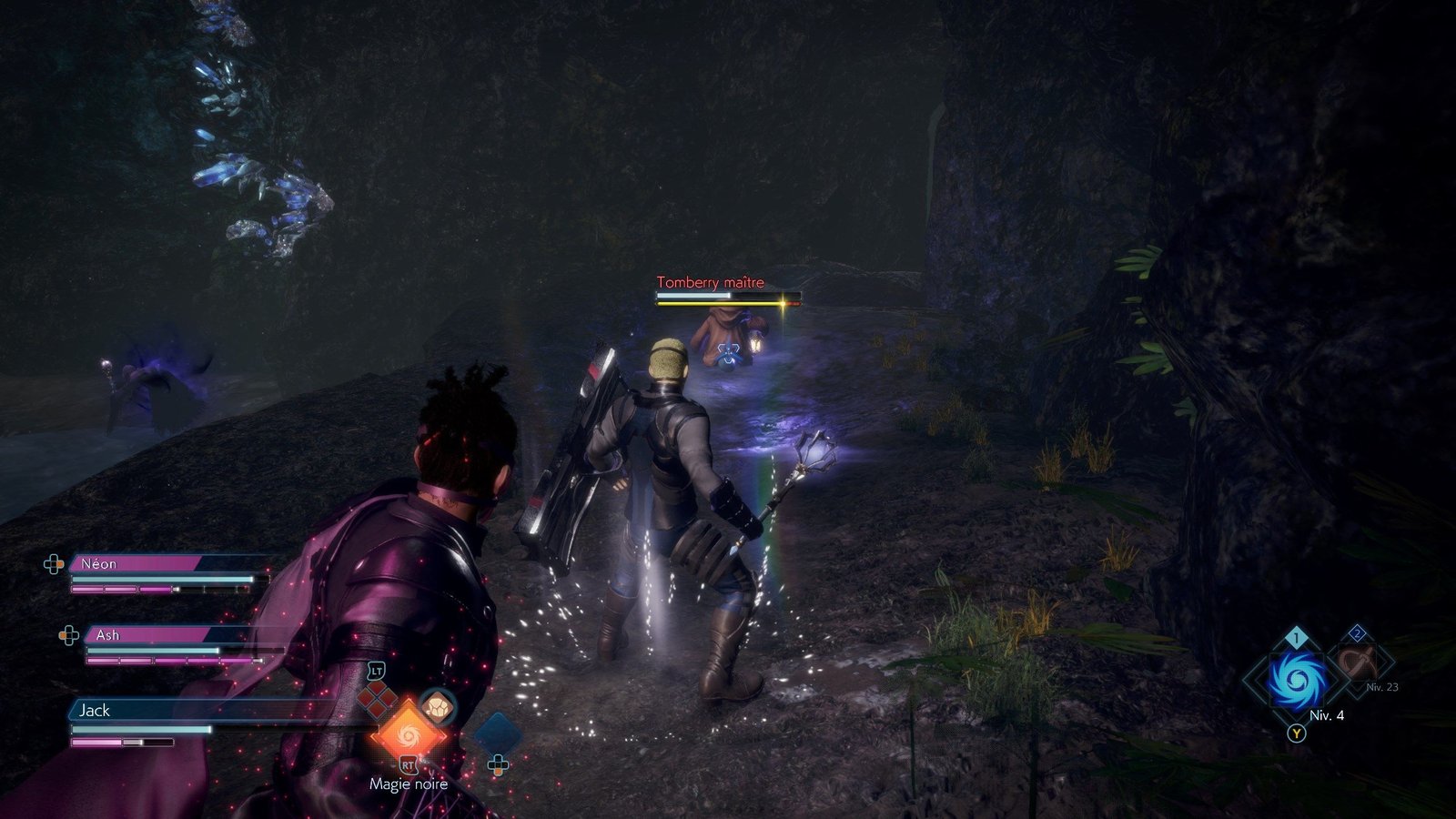The height and width of the screenshot is (819, 1456).
Task: Activate the orange Magie noire ability icon
Action: [x=408, y=734]
